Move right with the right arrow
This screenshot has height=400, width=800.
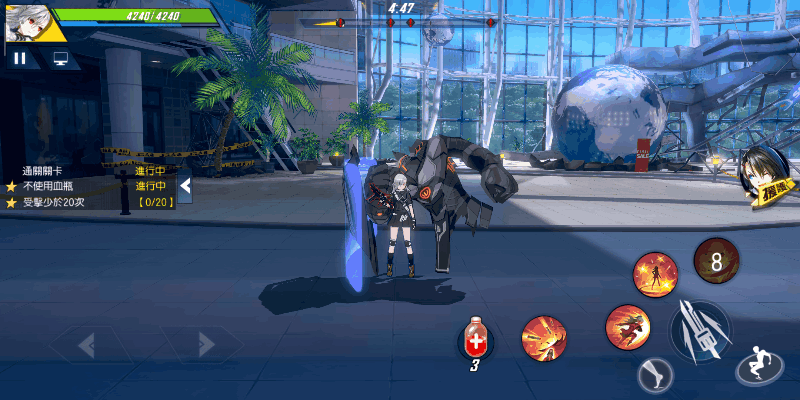tap(205, 345)
